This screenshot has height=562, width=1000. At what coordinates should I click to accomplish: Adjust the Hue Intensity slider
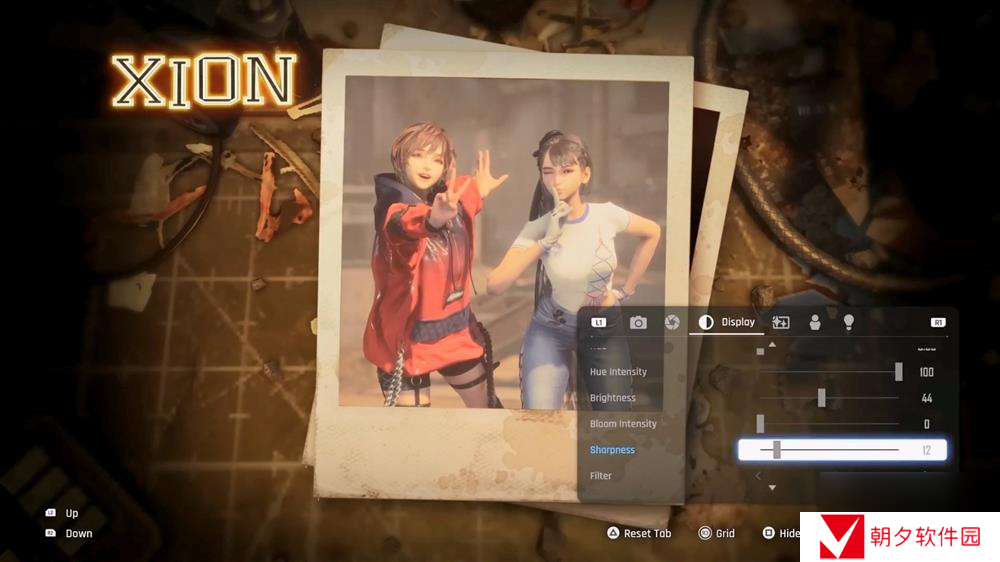tap(898, 372)
